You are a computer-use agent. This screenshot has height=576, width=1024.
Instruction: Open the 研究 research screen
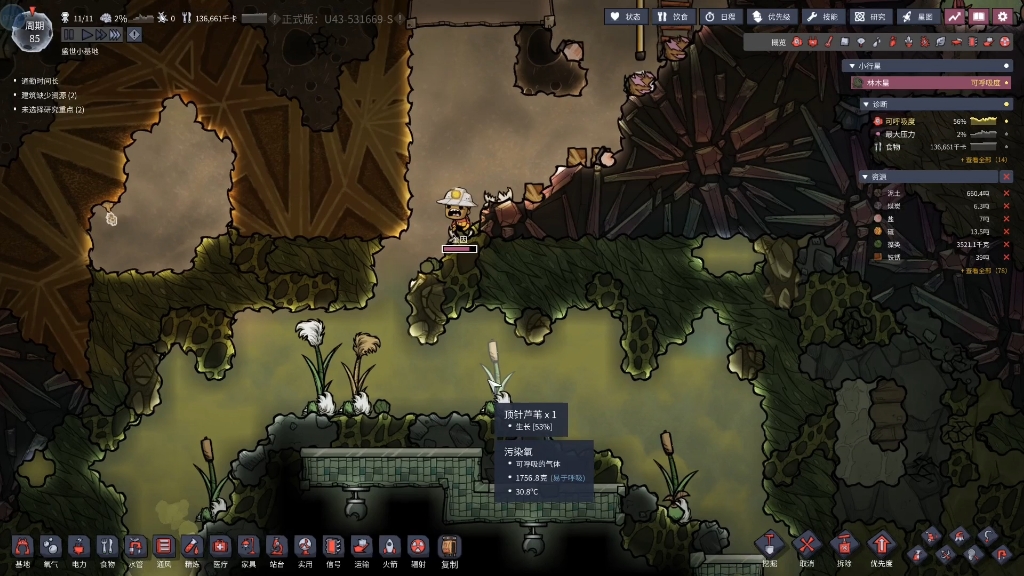point(871,16)
